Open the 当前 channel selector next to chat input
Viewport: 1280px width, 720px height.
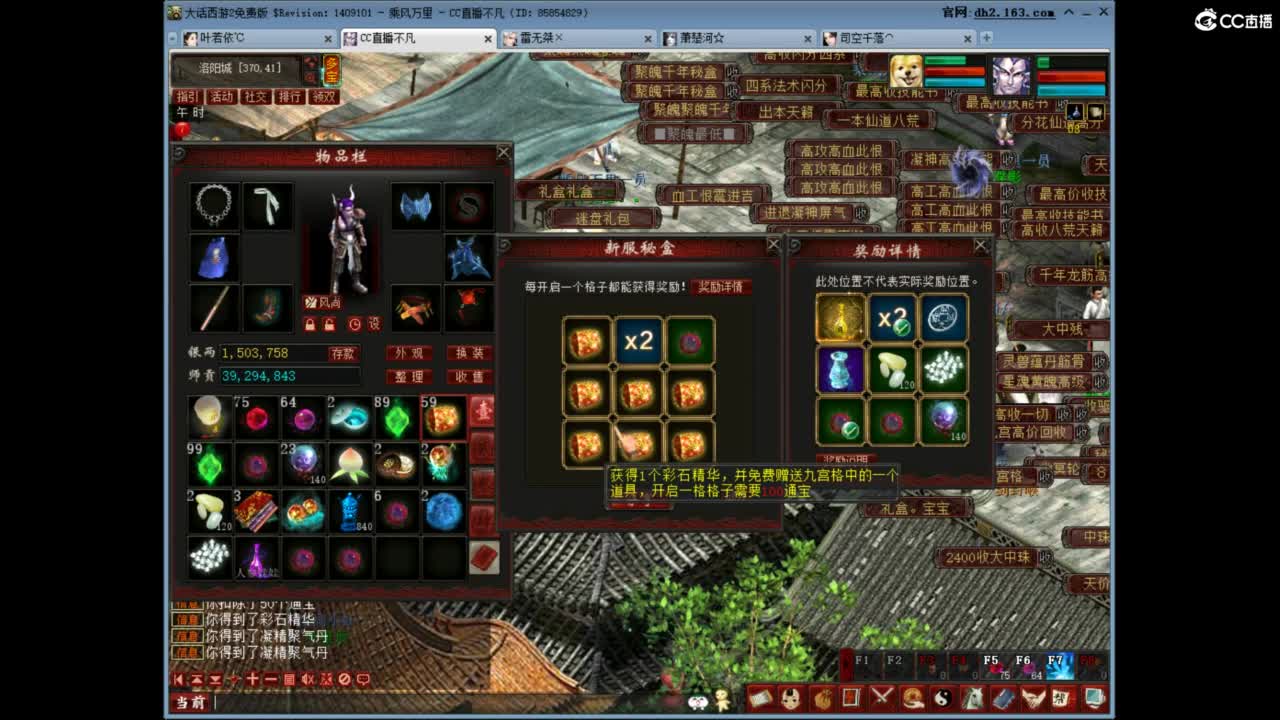click(x=190, y=702)
